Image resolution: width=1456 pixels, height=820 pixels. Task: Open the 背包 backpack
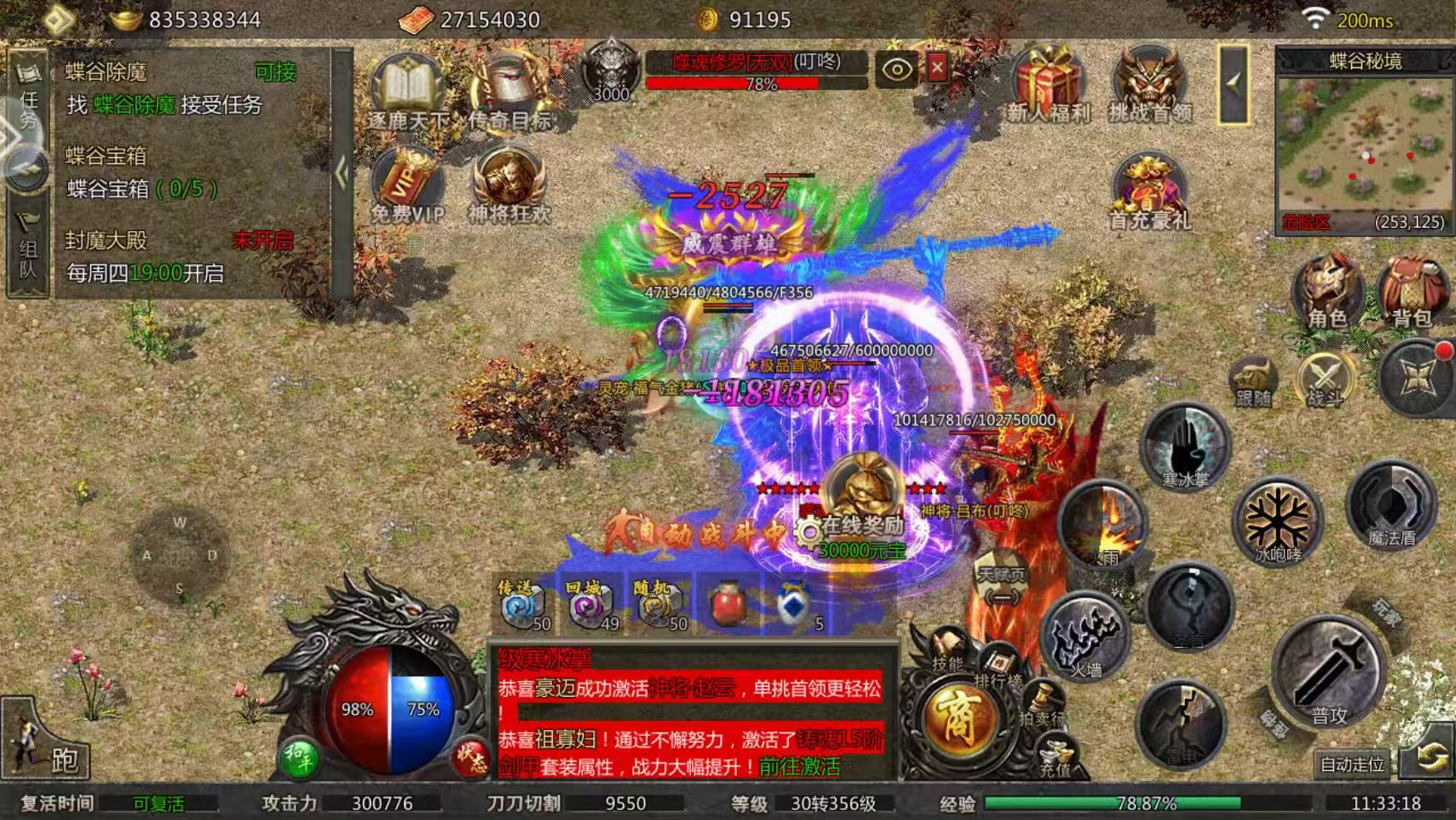click(1412, 292)
